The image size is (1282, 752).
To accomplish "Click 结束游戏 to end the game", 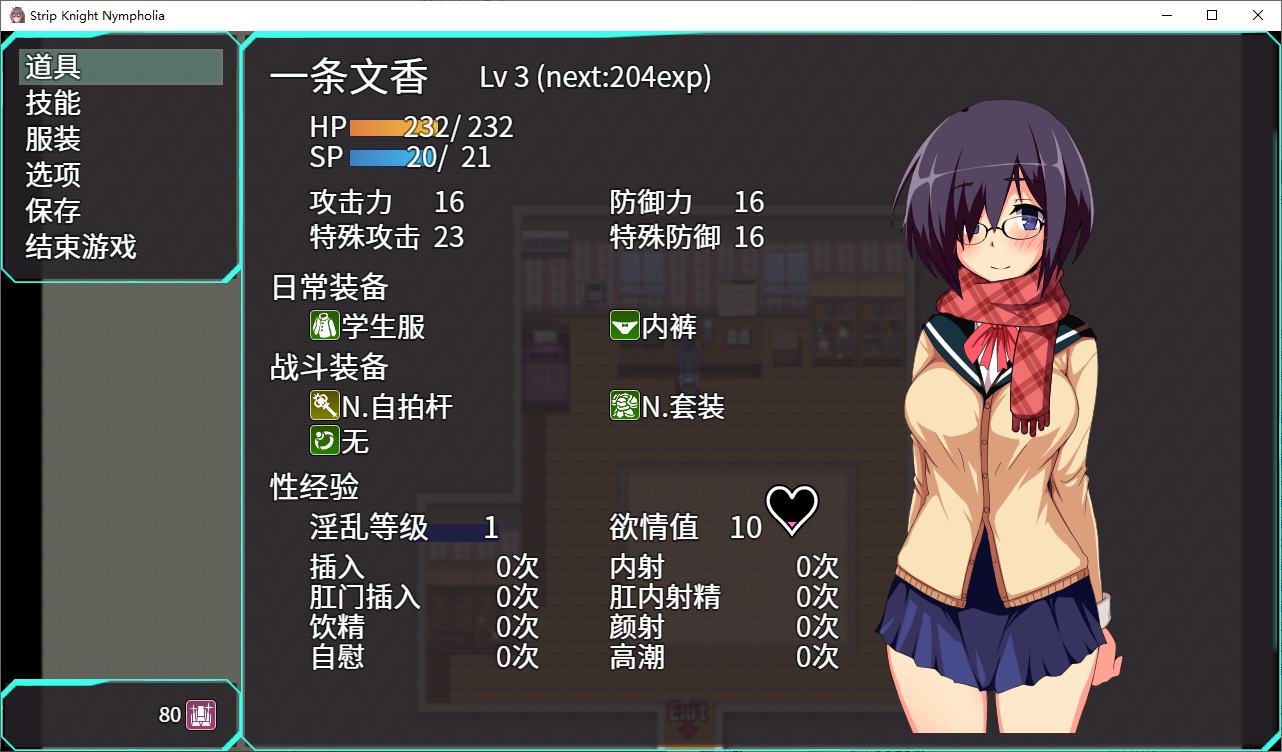I will (78, 247).
